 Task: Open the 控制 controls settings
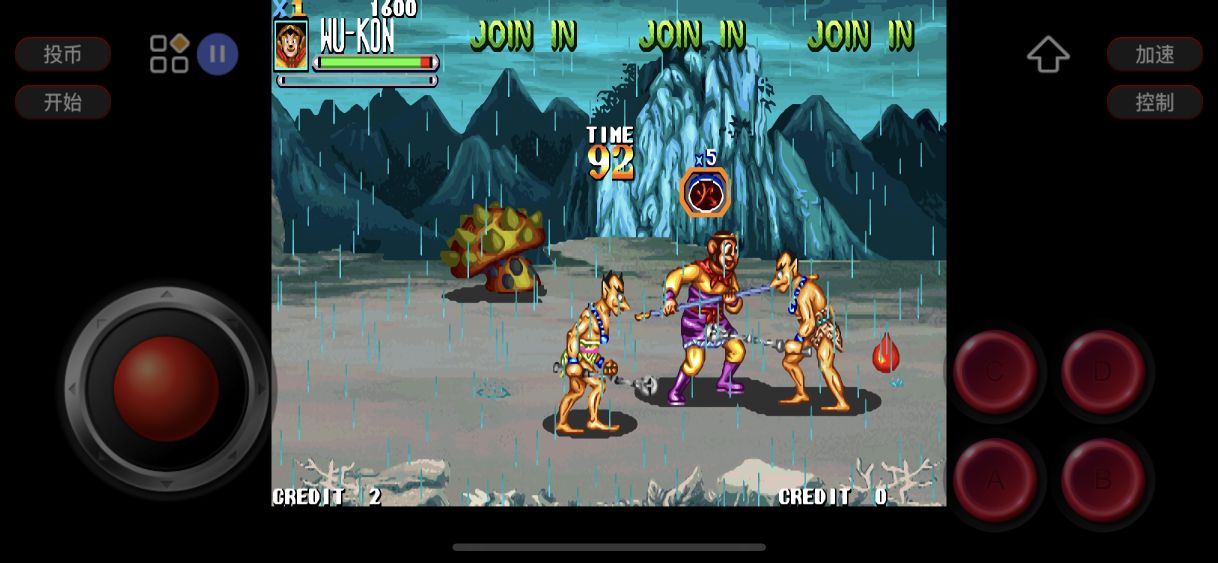pyautogui.click(x=1154, y=101)
